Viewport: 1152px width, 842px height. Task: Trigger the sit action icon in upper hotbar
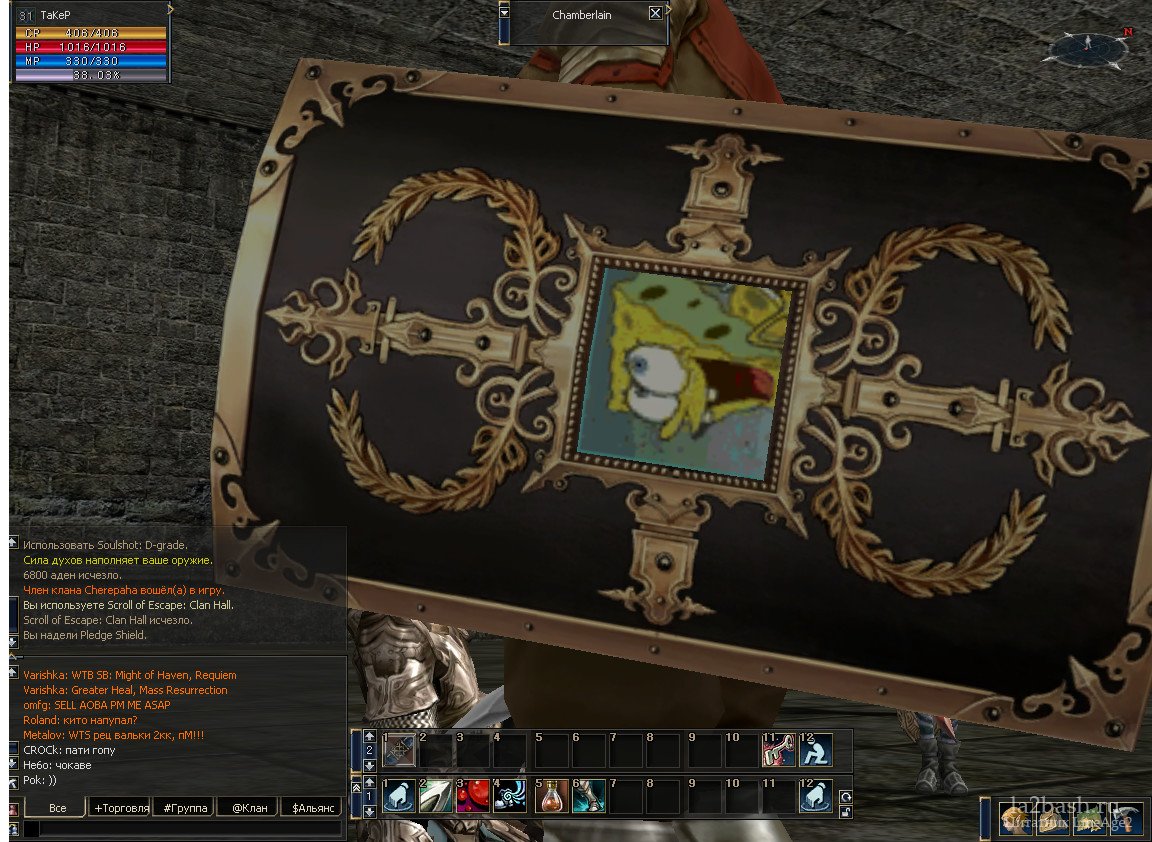click(815, 750)
